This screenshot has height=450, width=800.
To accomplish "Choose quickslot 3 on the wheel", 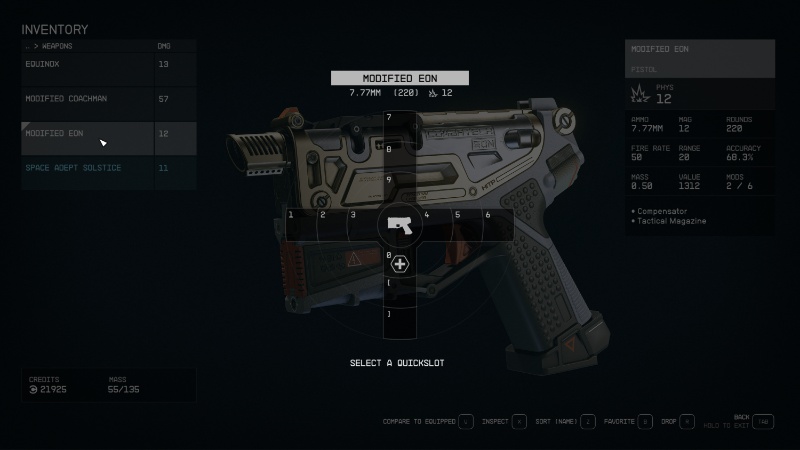I will [361, 225].
